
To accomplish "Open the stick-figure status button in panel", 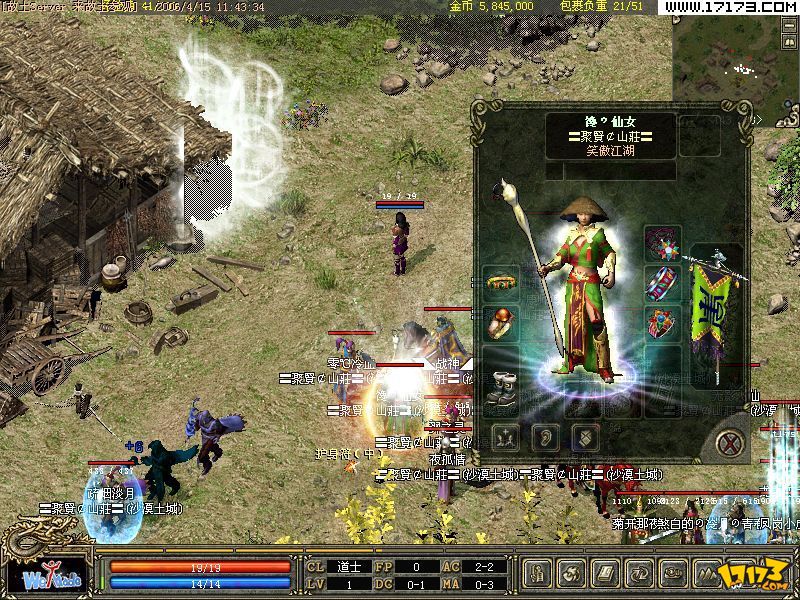I will (504, 437).
